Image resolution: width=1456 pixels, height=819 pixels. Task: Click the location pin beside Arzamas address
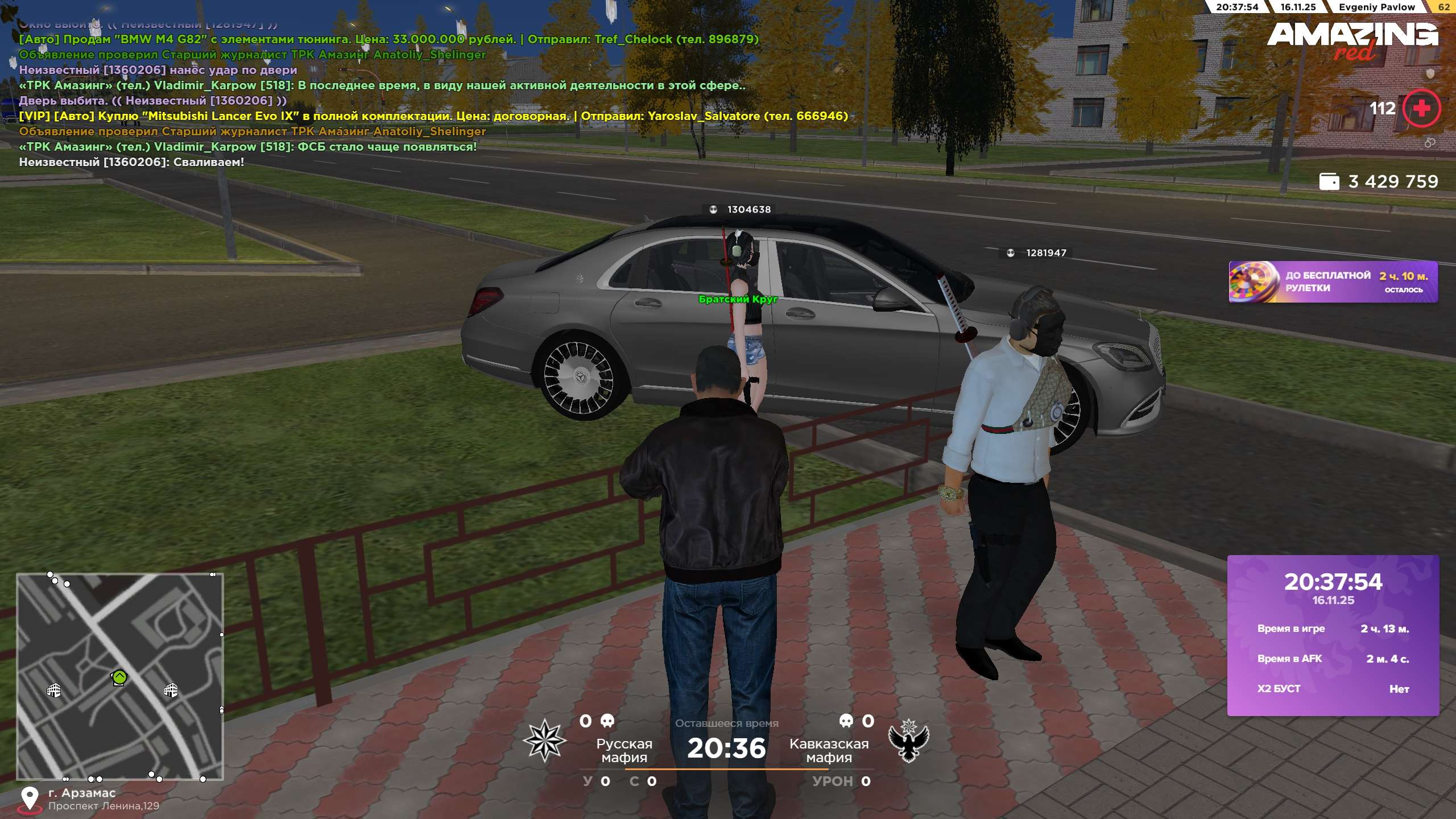click(x=30, y=799)
